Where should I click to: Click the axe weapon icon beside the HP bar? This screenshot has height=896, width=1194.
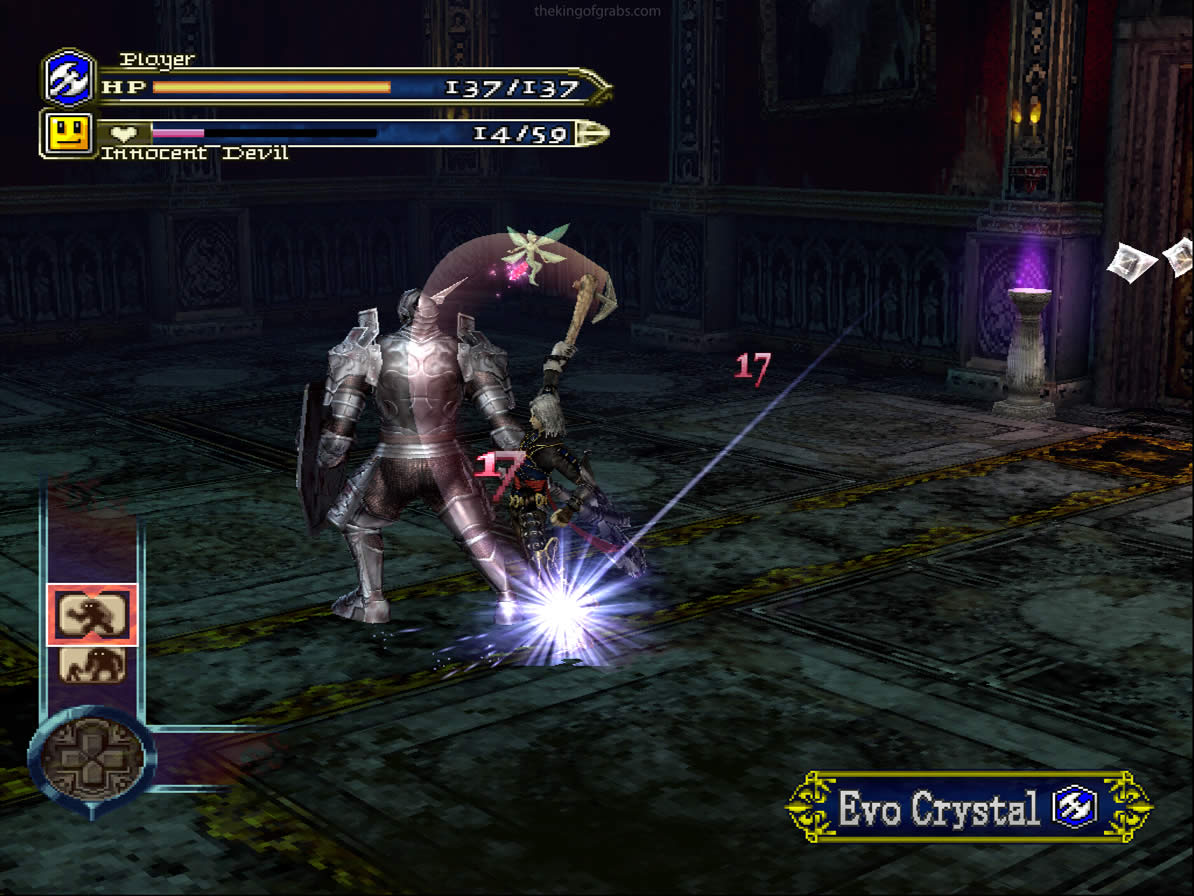point(70,78)
